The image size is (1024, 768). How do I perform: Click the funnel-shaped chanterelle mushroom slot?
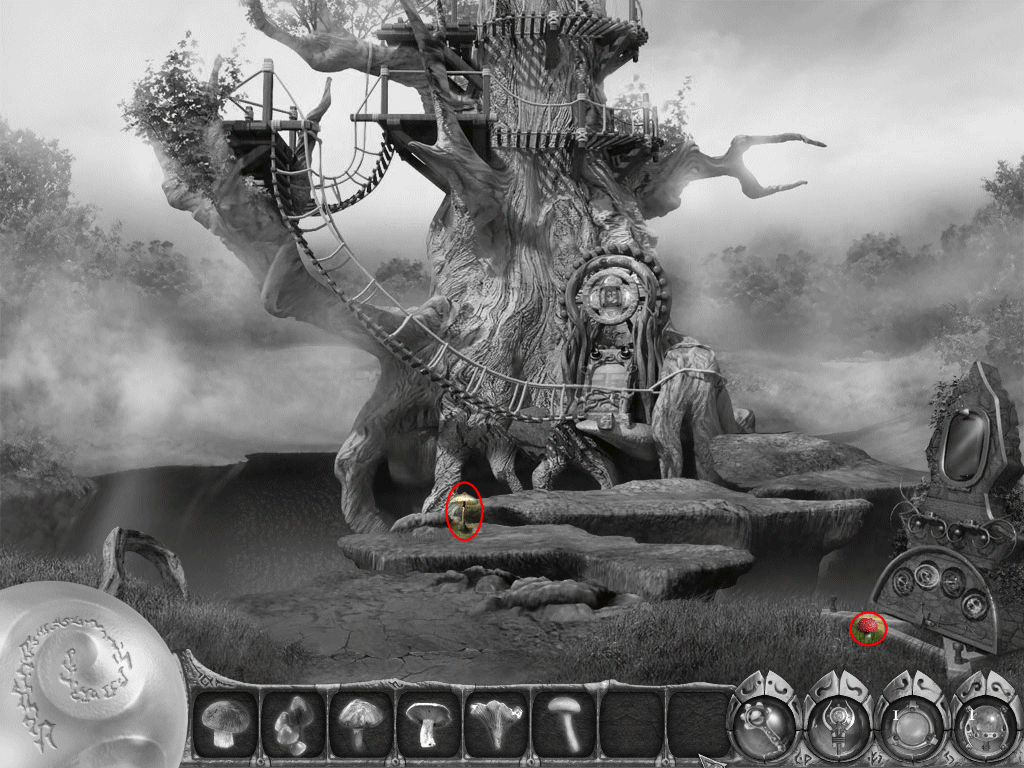[496, 721]
